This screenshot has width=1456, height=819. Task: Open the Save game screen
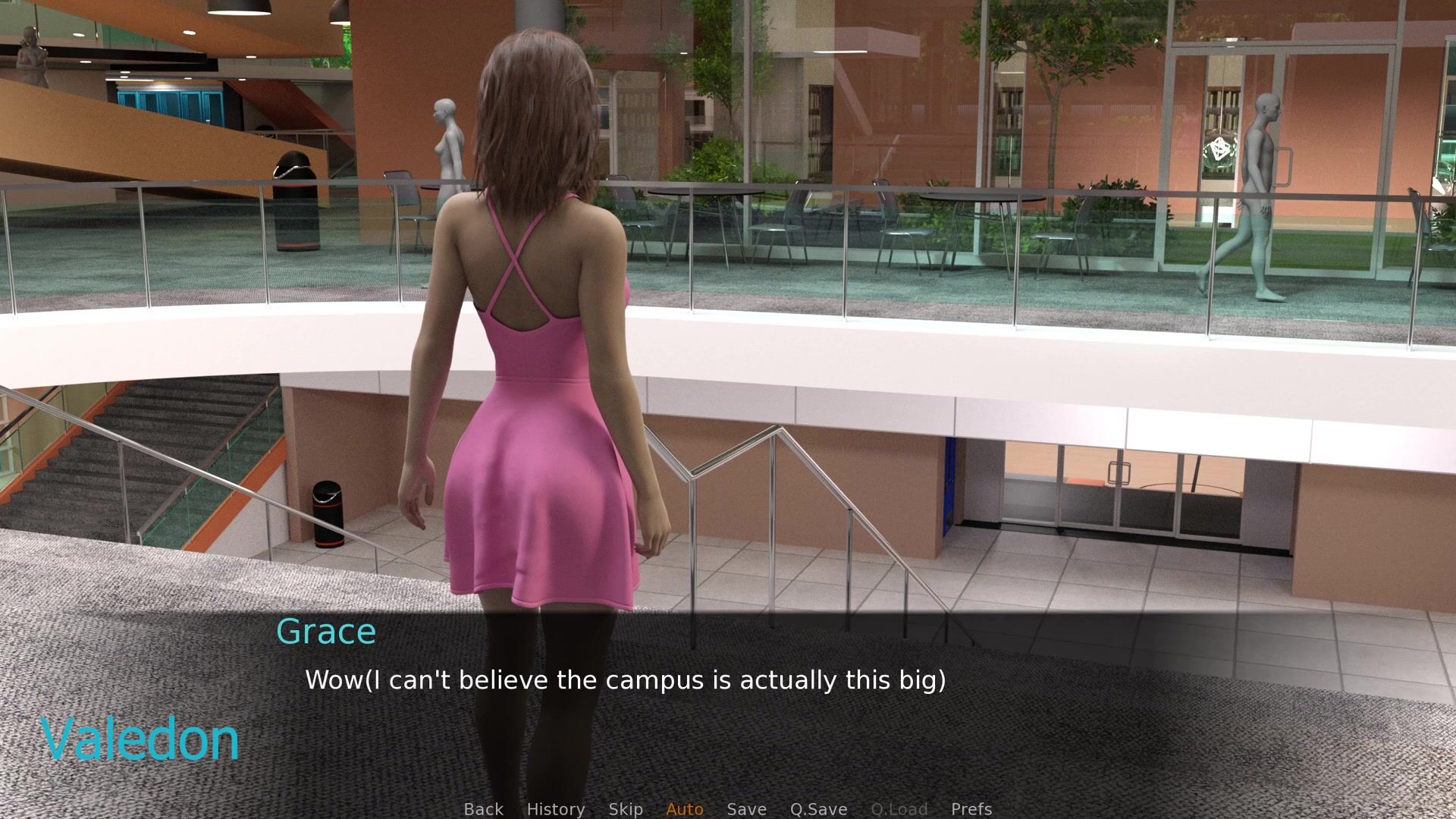click(746, 809)
